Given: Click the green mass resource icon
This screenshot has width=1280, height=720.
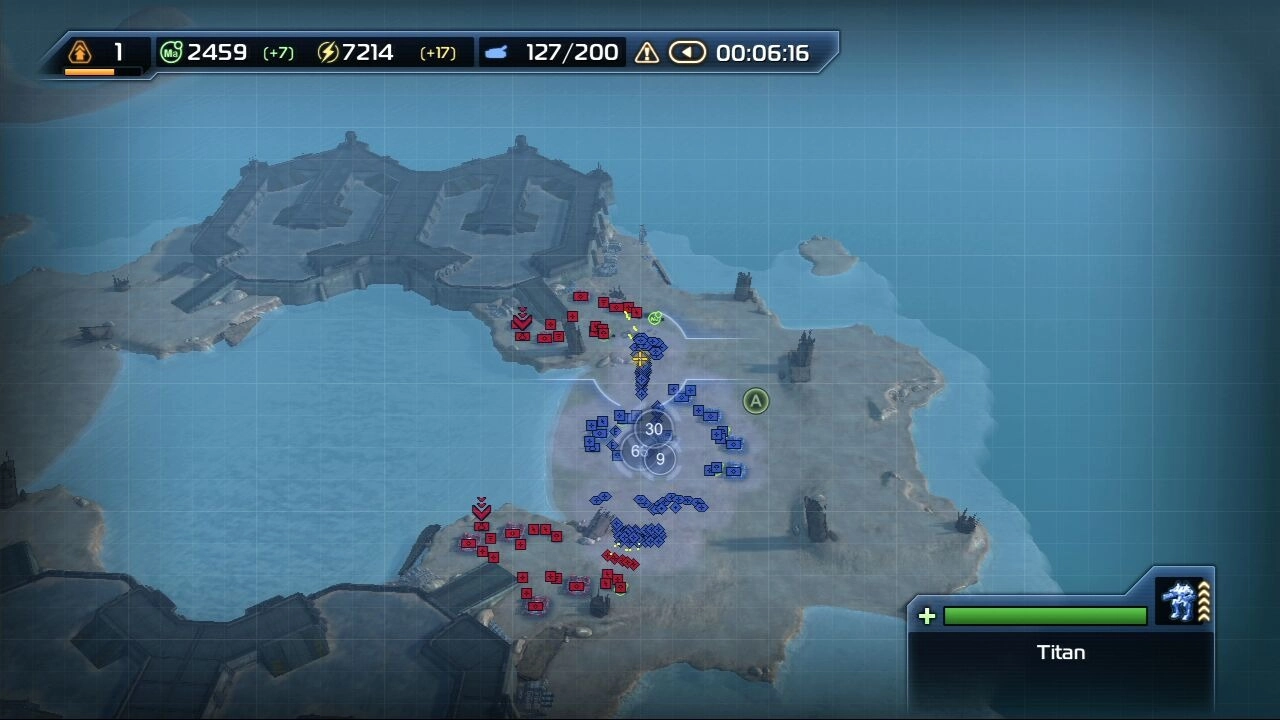Looking at the screenshot, I should (171, 52).
